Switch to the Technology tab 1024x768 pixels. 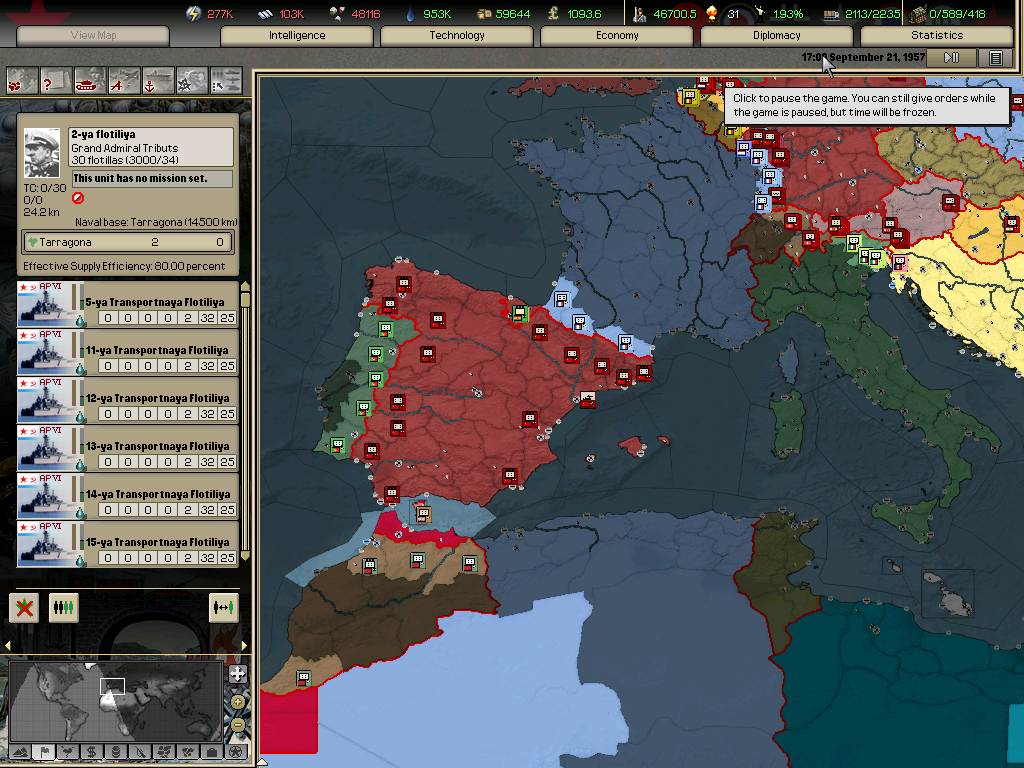pyautogui.click(x=457, y=35)
